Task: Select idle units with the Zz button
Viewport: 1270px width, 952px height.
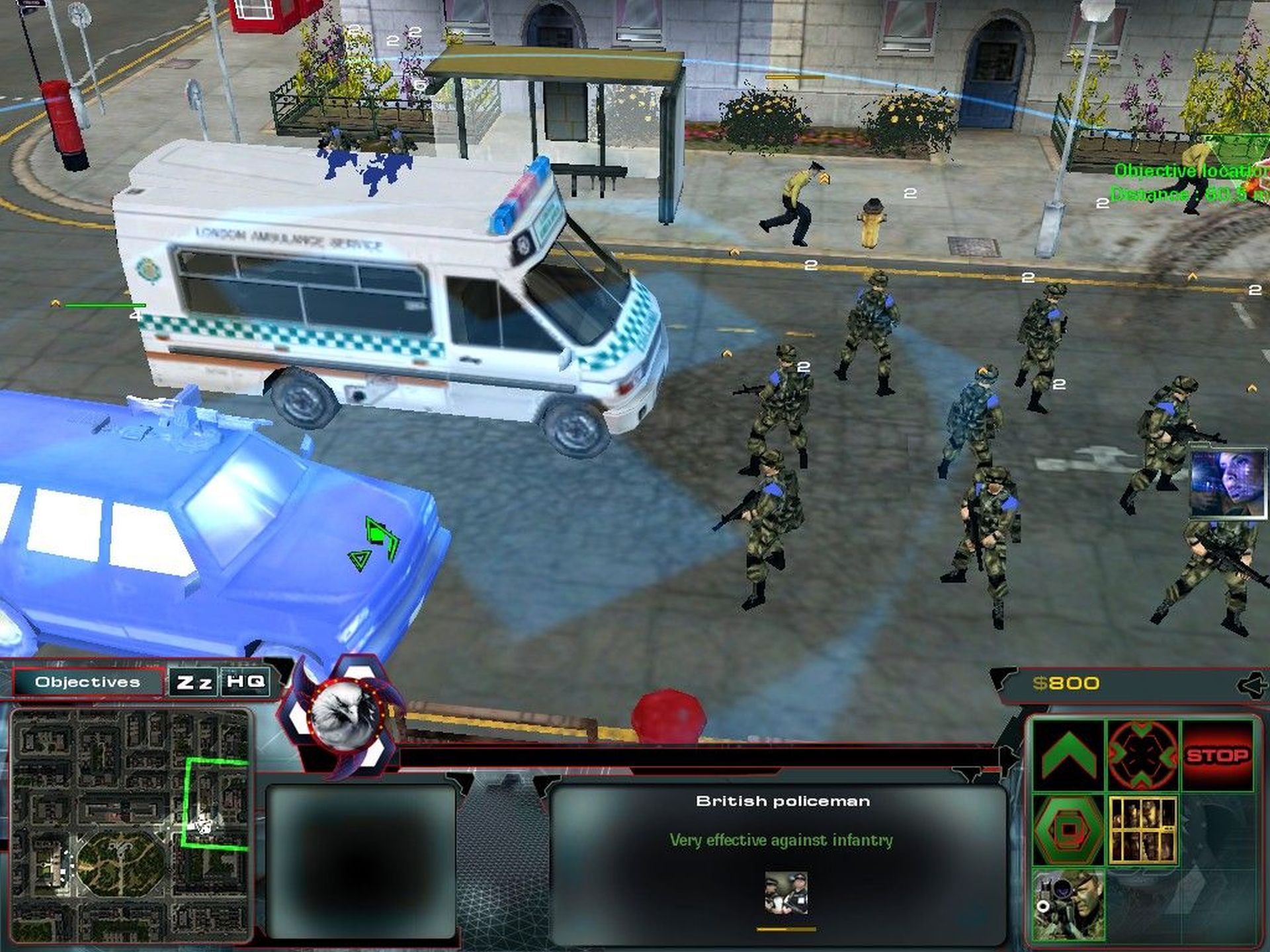Action: (x=194, y=682)
